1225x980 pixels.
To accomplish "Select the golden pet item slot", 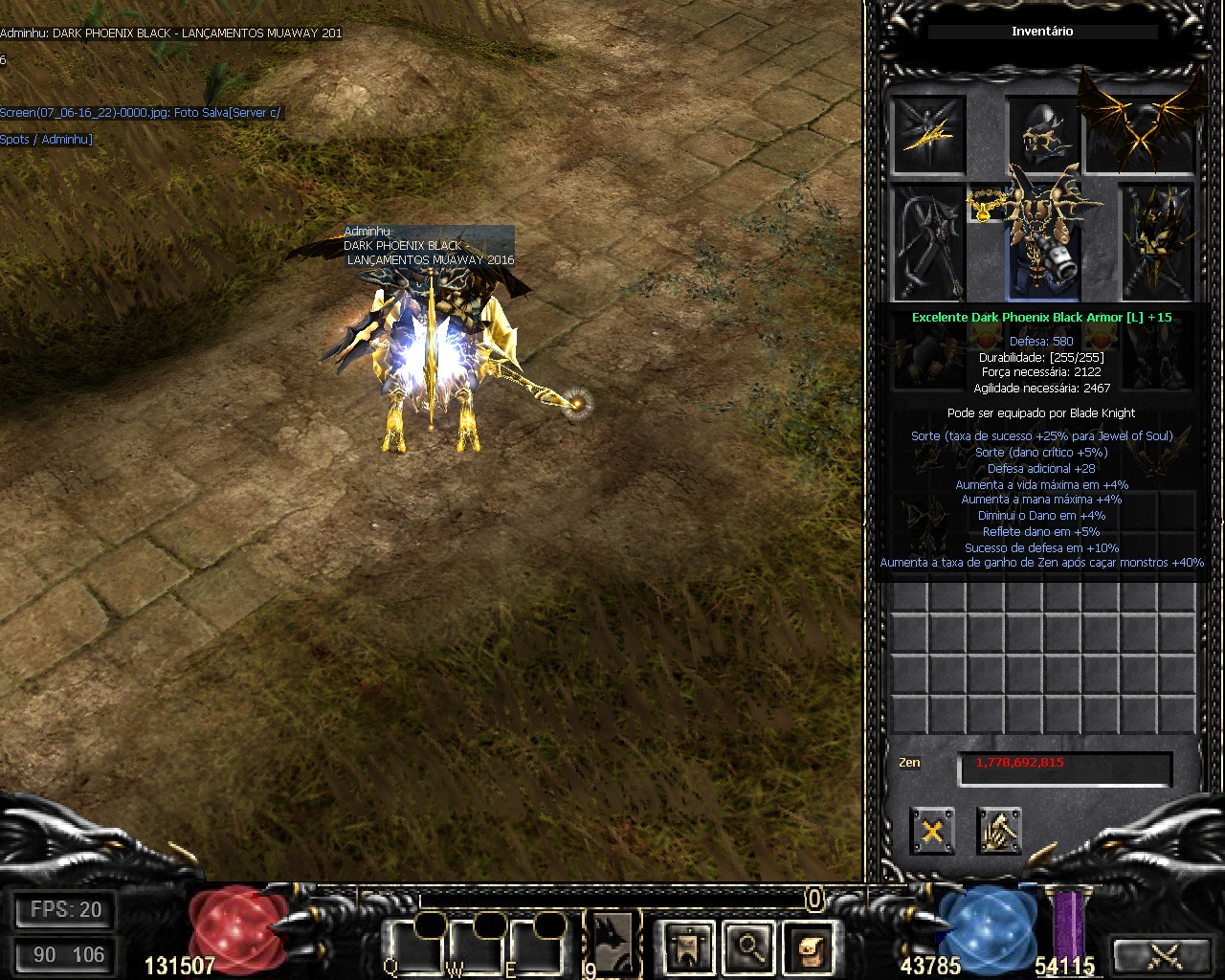I will coord(928,132).
